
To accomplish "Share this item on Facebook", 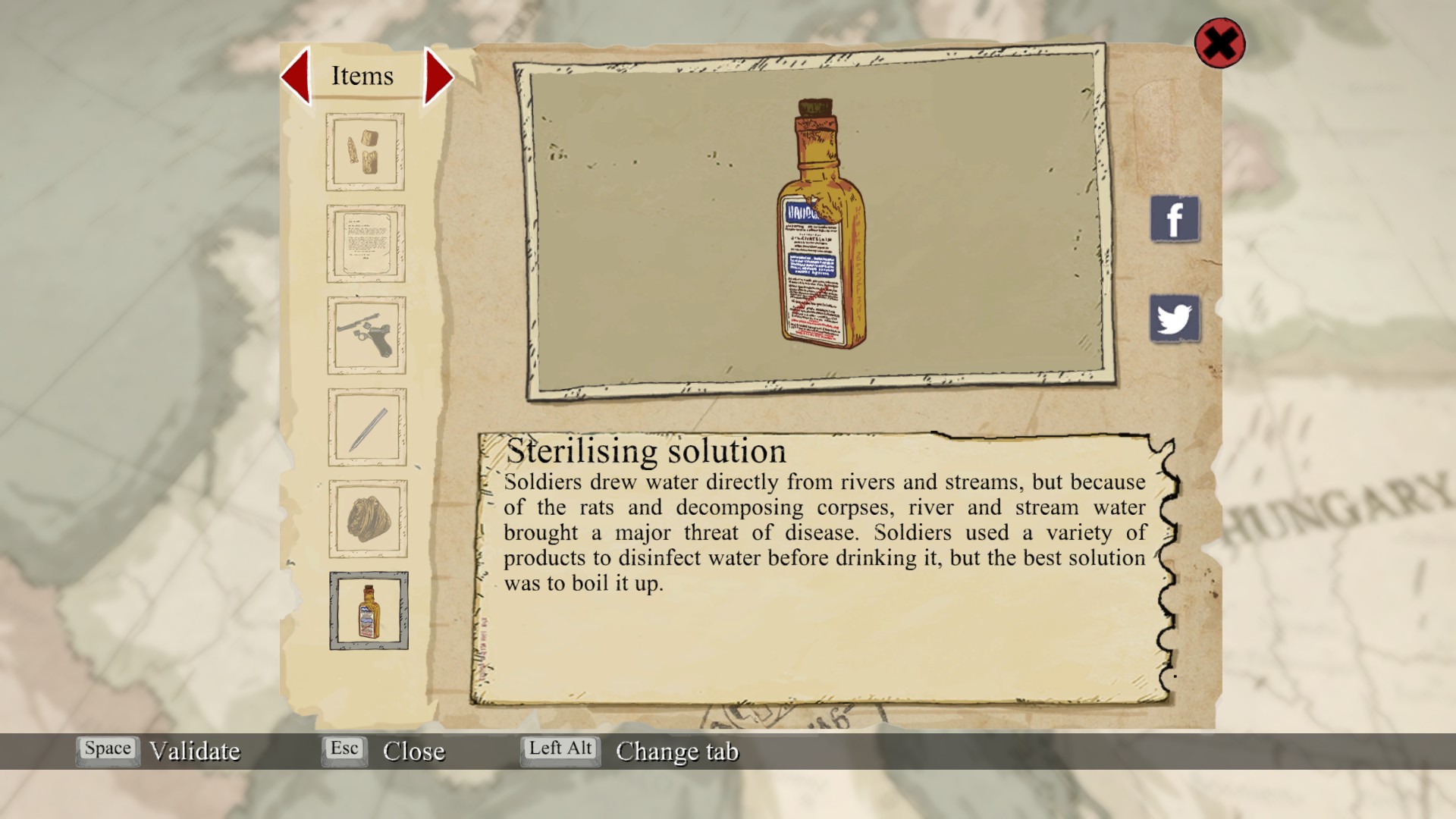I will pos(1175,220).
